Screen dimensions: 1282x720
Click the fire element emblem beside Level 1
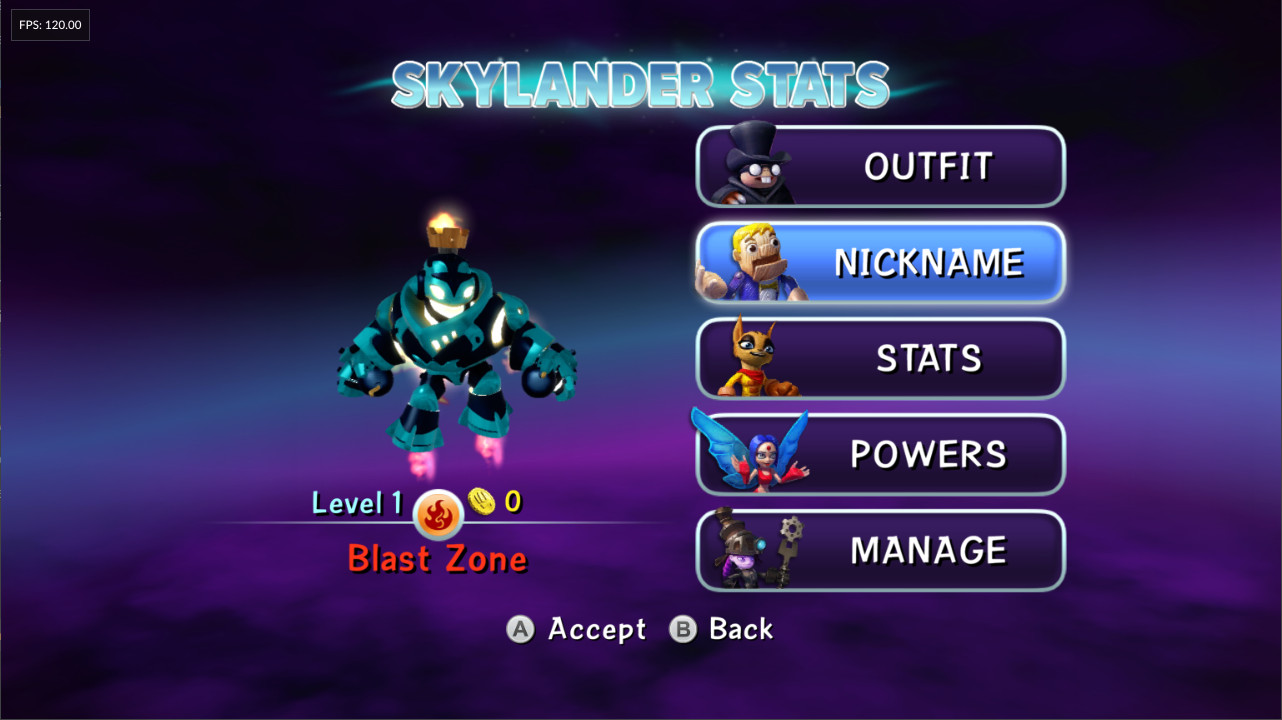437,515
